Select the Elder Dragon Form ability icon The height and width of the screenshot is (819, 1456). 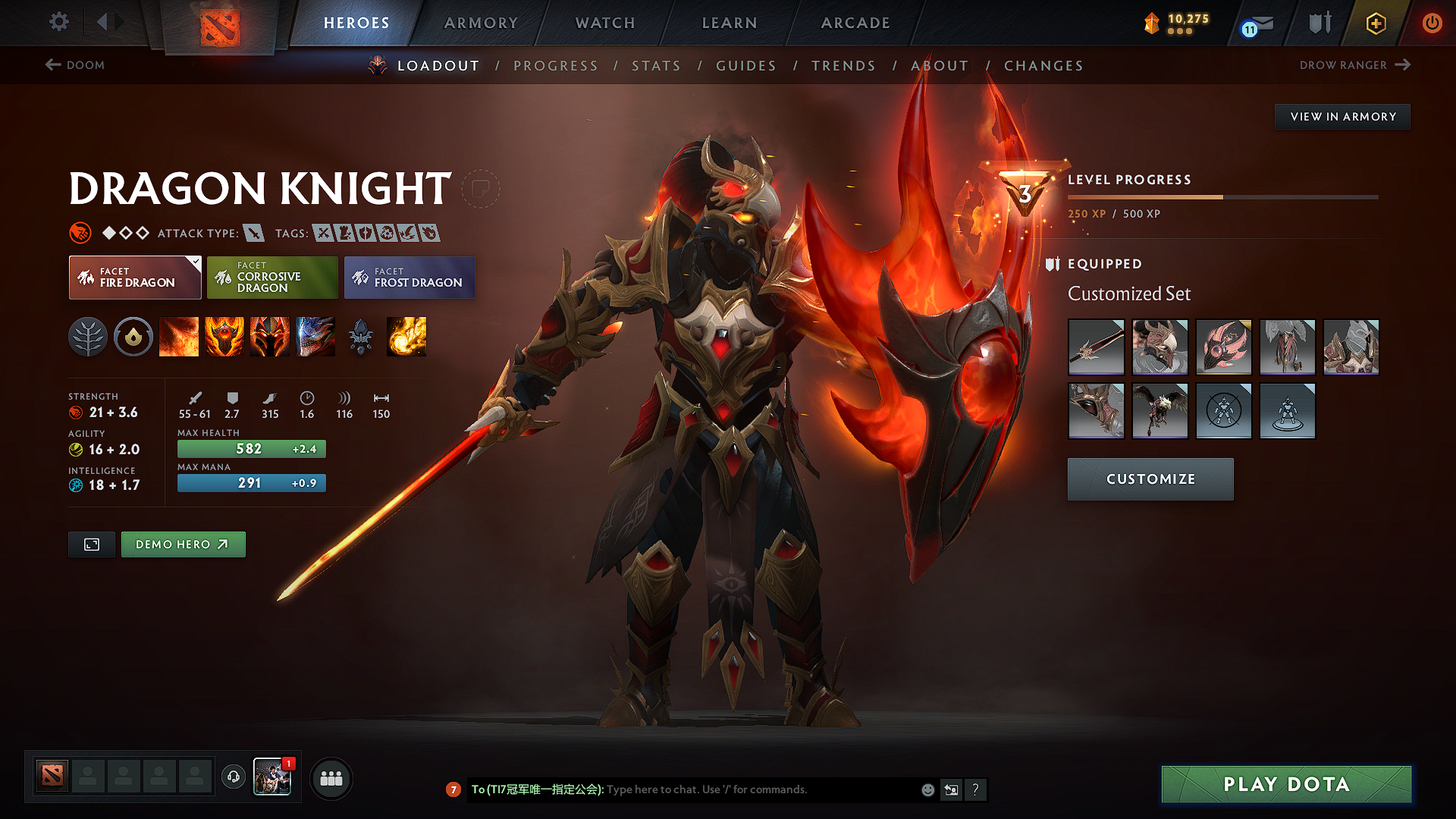coord(315,337)
